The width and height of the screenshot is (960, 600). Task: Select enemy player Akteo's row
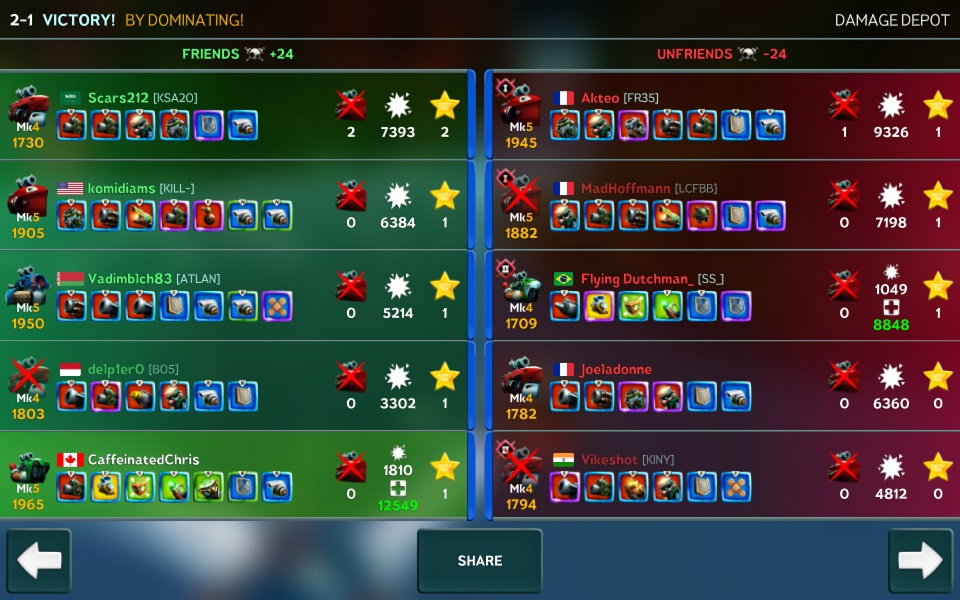tap(725, 115)
